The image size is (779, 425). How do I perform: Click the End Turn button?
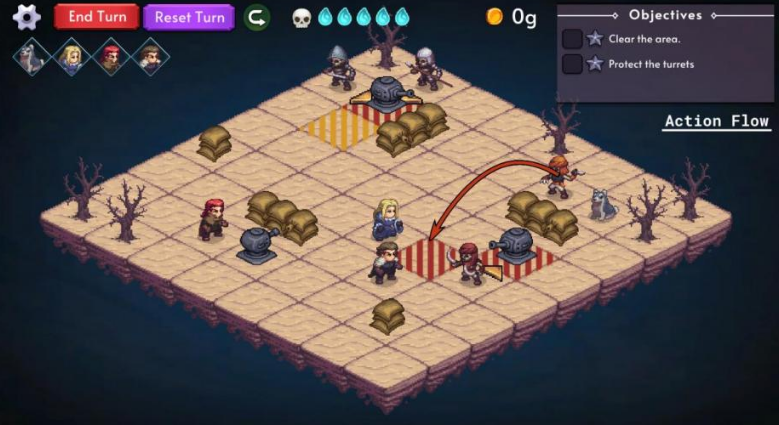(96, 17)
